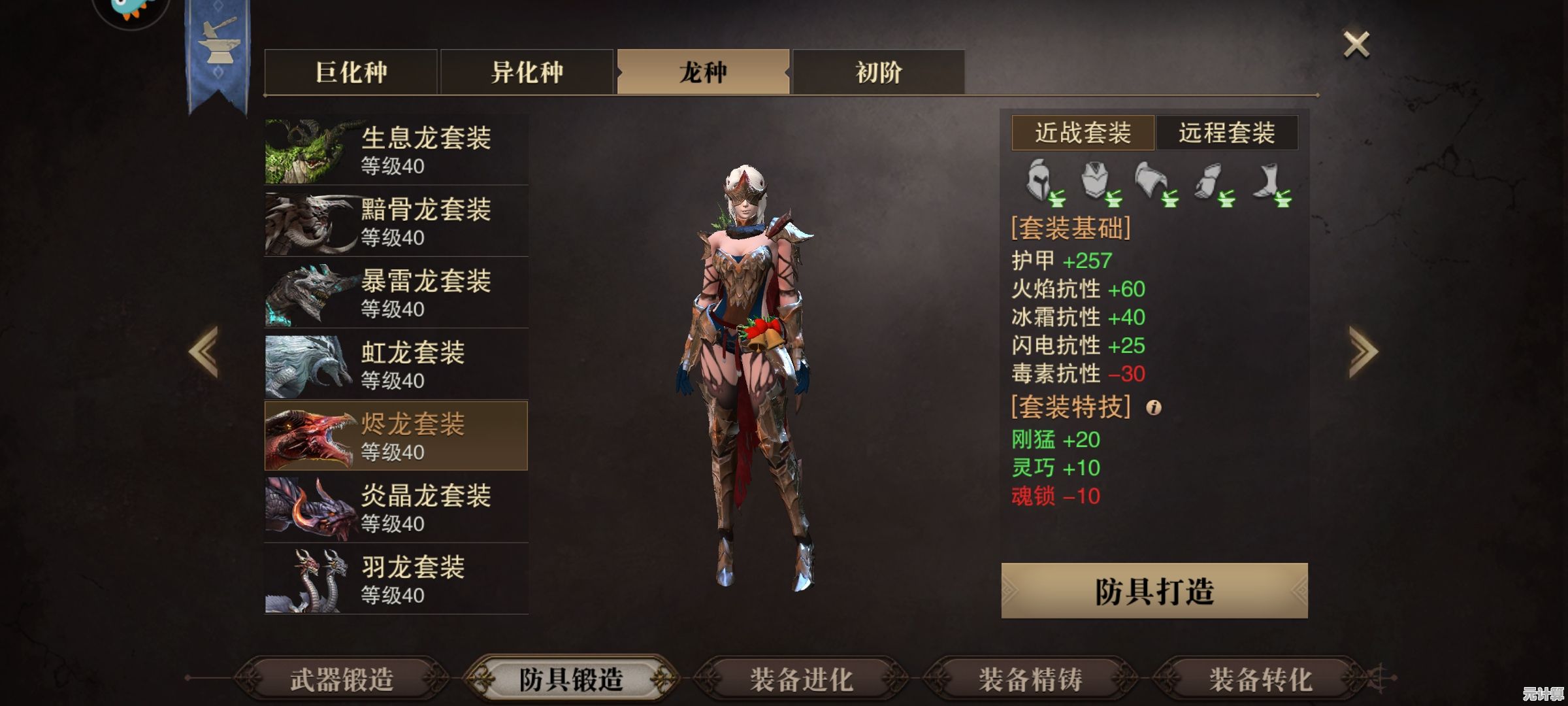Switch to the 巨化种 tab
Image resolution: width=1568 pixels, height=706 pixels.
coord(351,72)
